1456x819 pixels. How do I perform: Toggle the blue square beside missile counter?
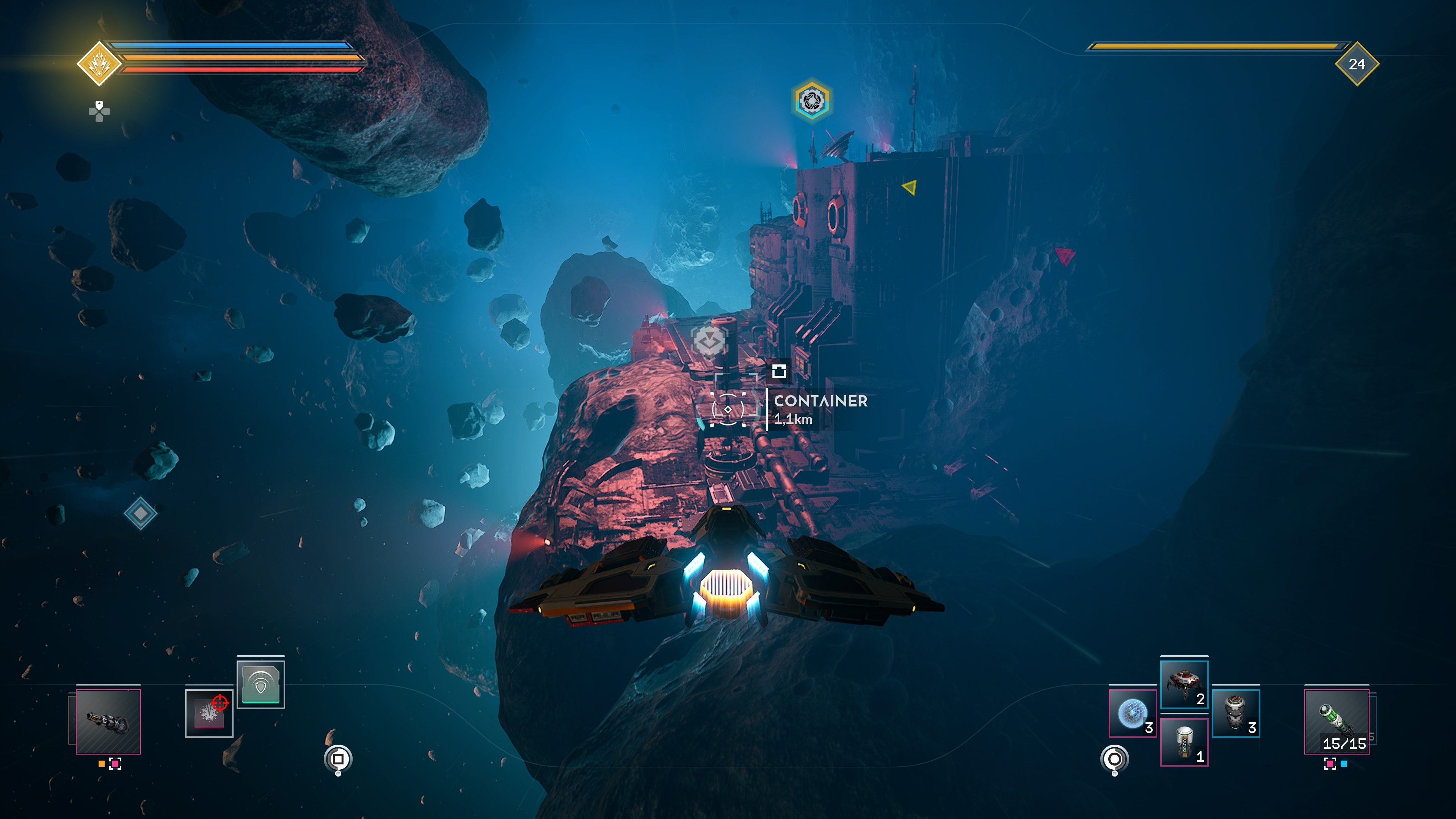(1344, 764)
